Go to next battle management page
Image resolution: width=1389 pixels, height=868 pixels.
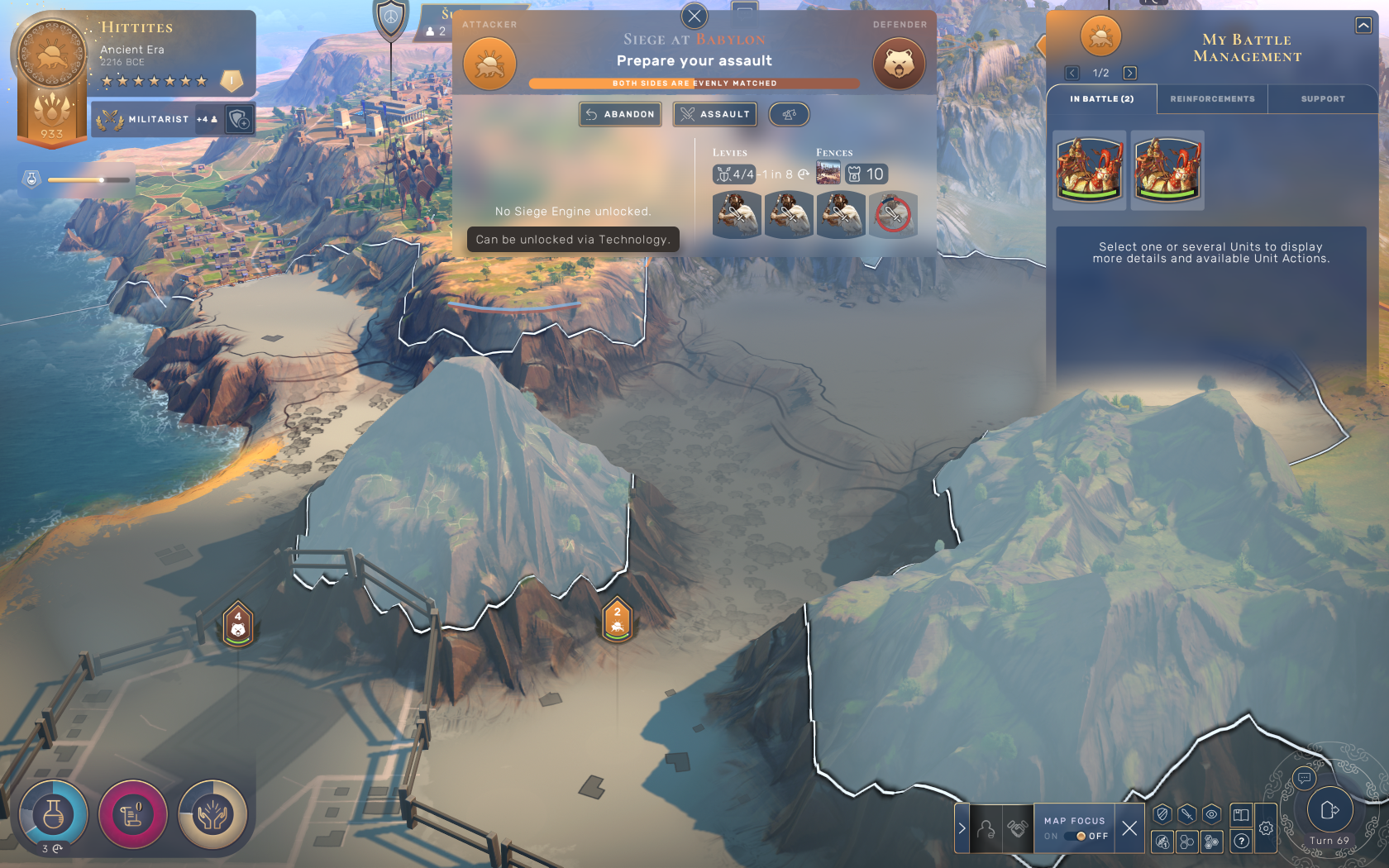tap(1129, 73)
